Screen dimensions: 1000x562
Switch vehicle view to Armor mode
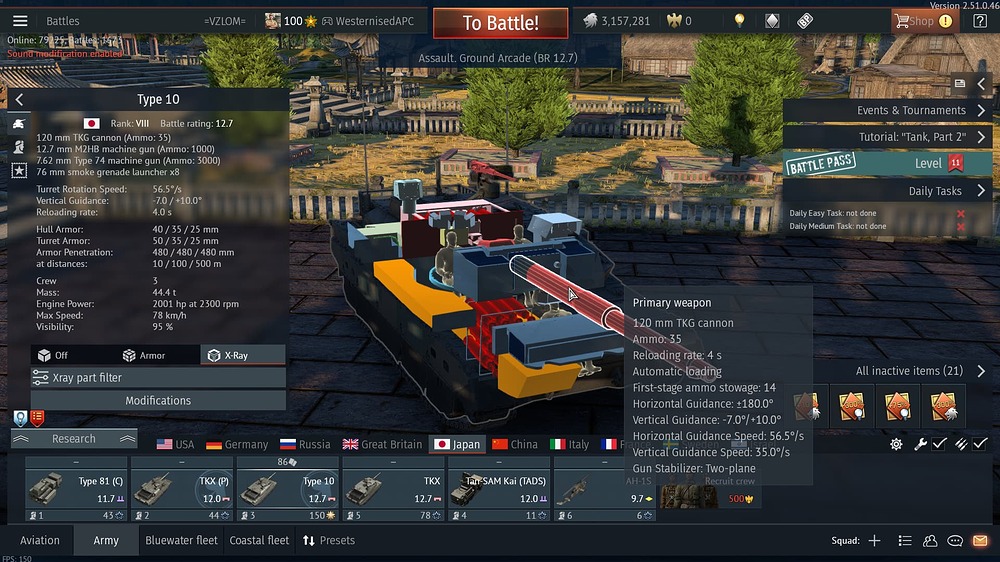144,355
